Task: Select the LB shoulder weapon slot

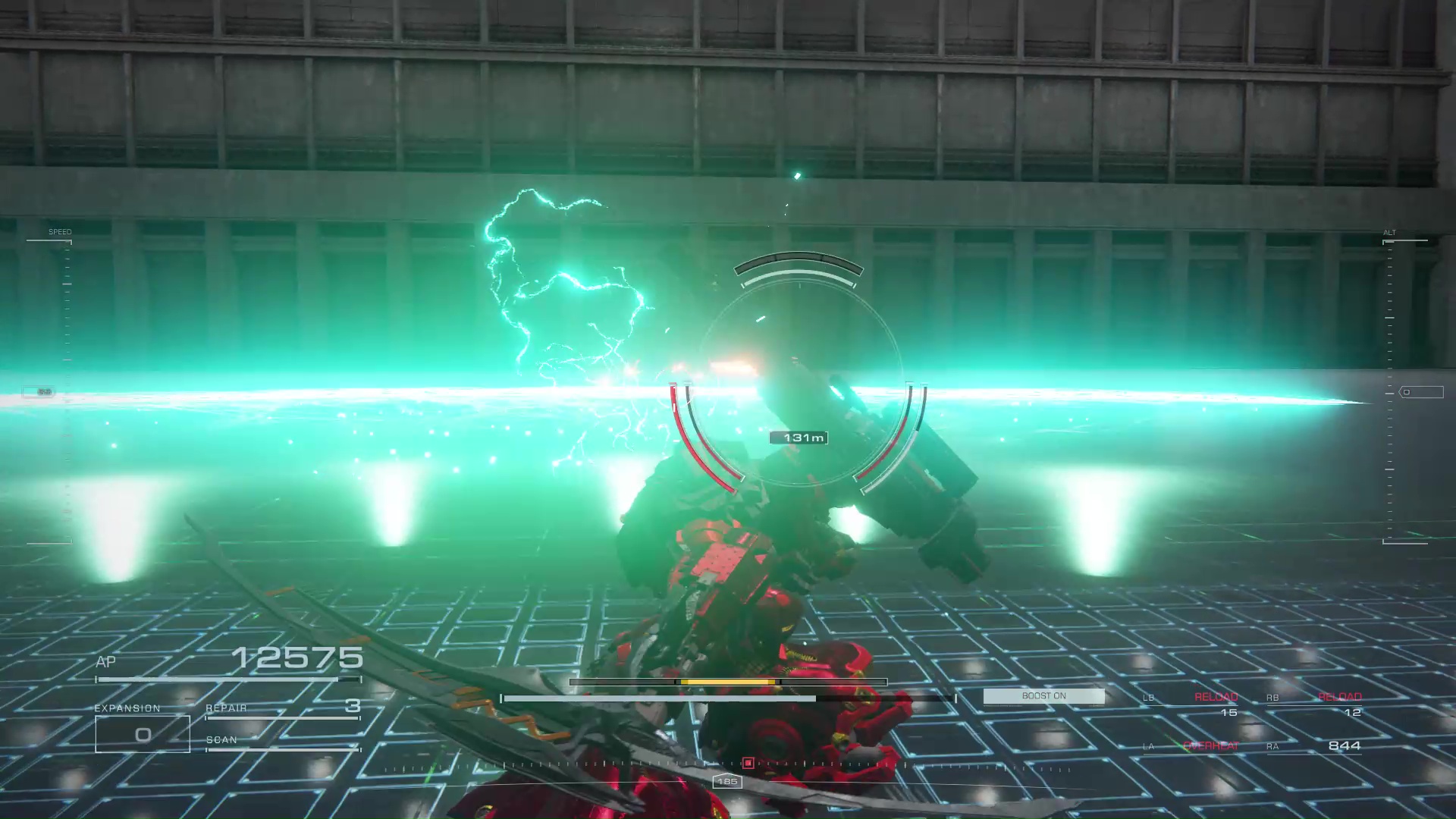Action: (x=1192, y=704)
